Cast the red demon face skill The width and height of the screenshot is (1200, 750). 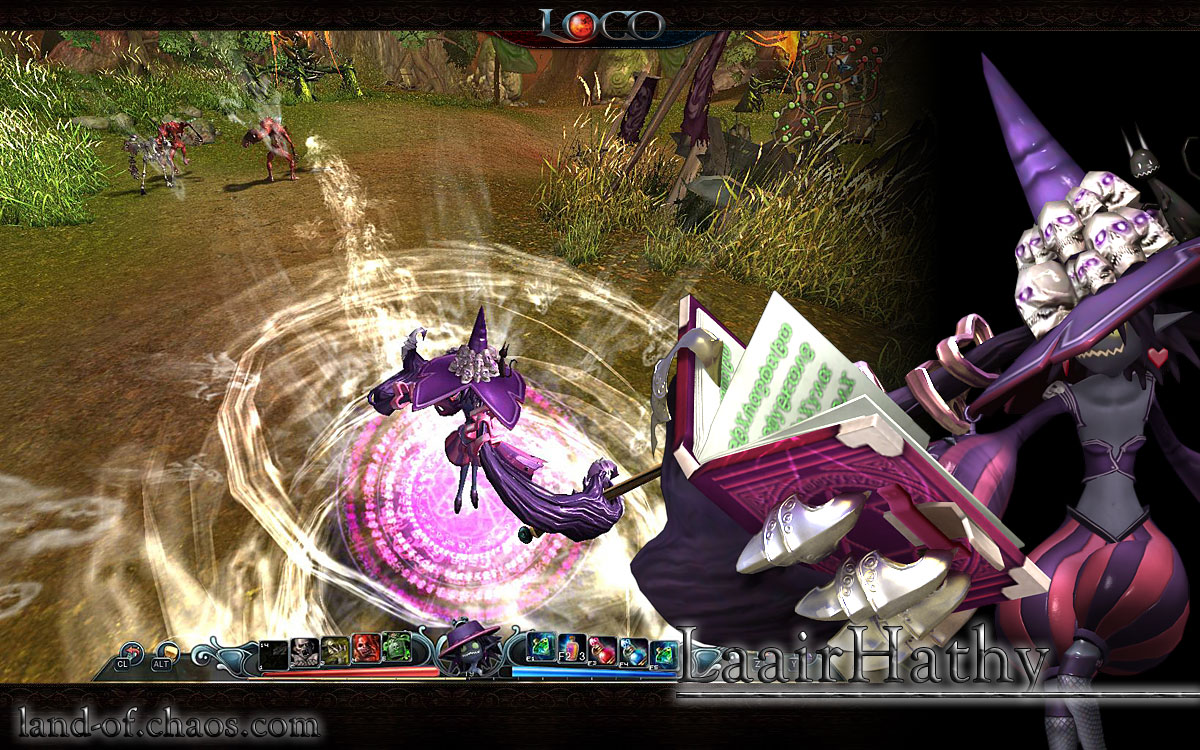tap(365, 651)
